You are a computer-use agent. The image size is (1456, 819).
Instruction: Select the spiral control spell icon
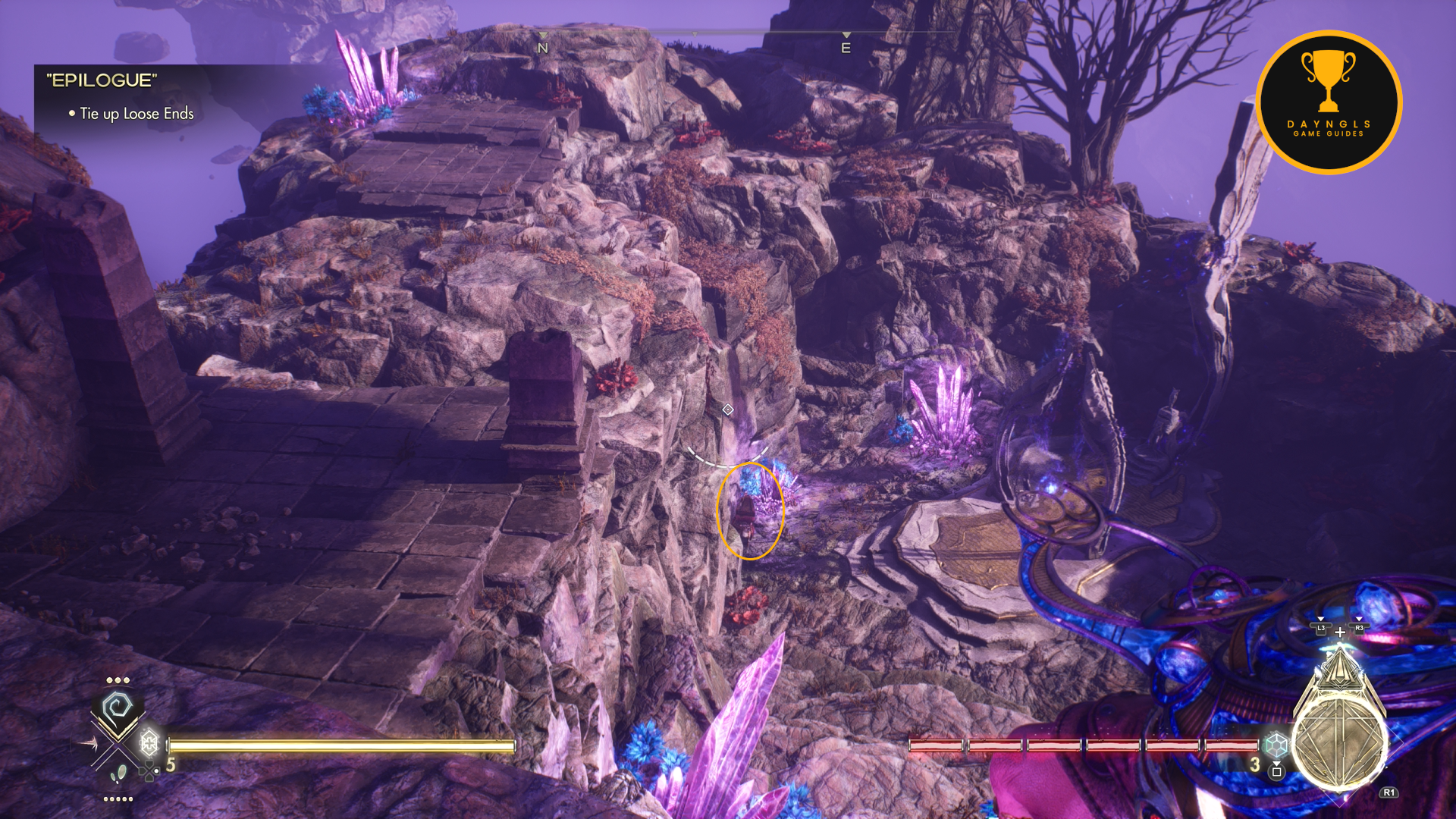click(x=118, y=709)
